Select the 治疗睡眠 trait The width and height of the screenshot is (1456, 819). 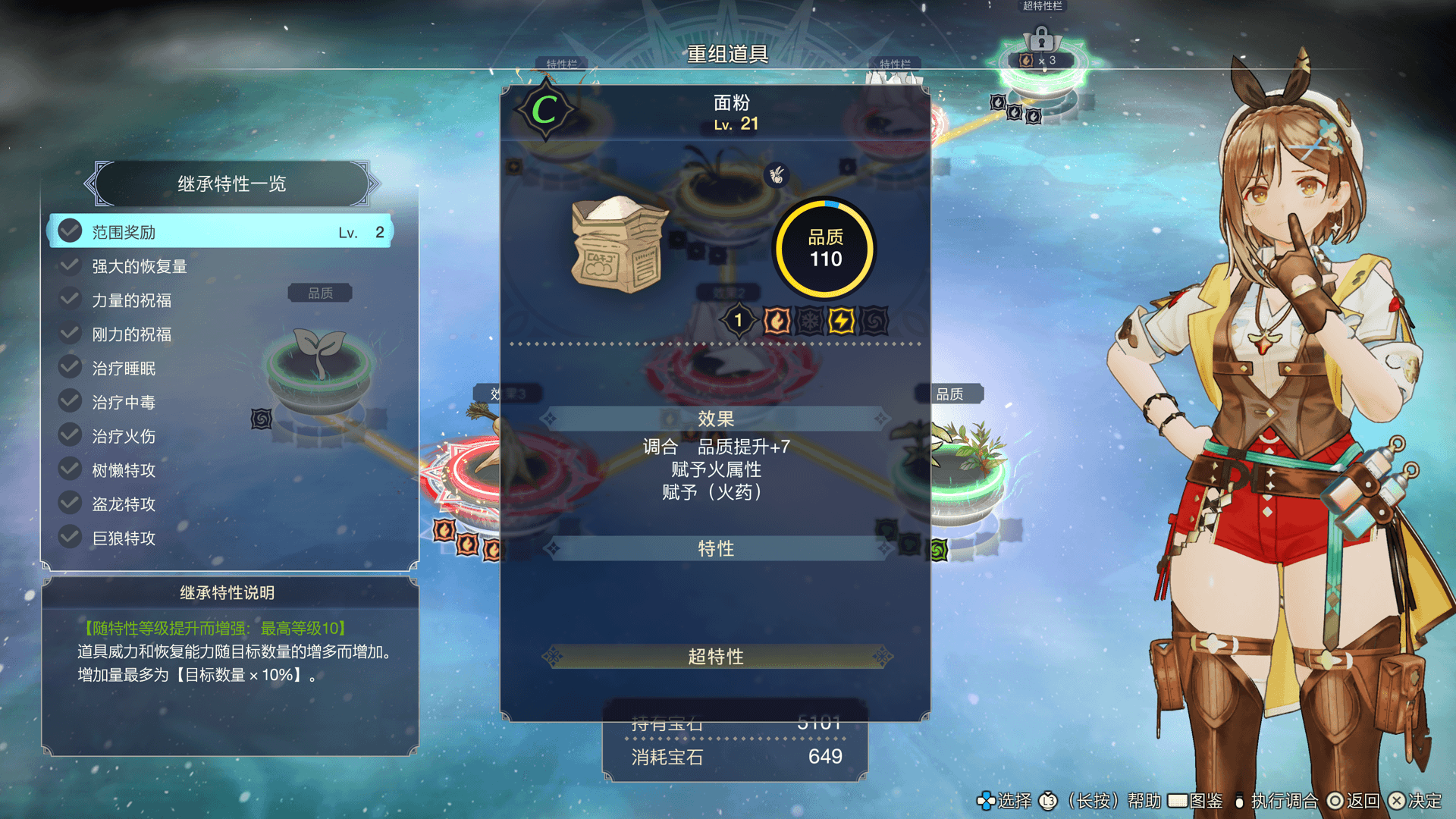(220, 369)
